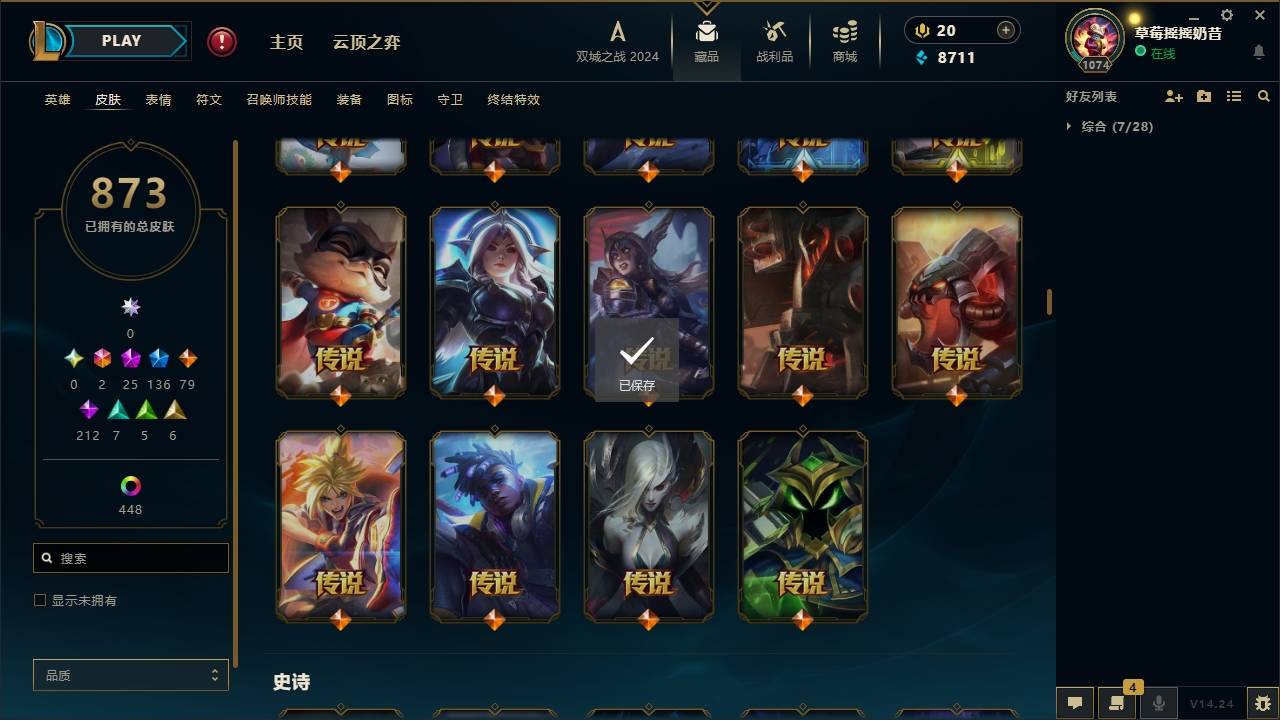Viewport: 1280px width, 720px height.
Task: Click the PLAY button
Action: click(x=120, y=40)
